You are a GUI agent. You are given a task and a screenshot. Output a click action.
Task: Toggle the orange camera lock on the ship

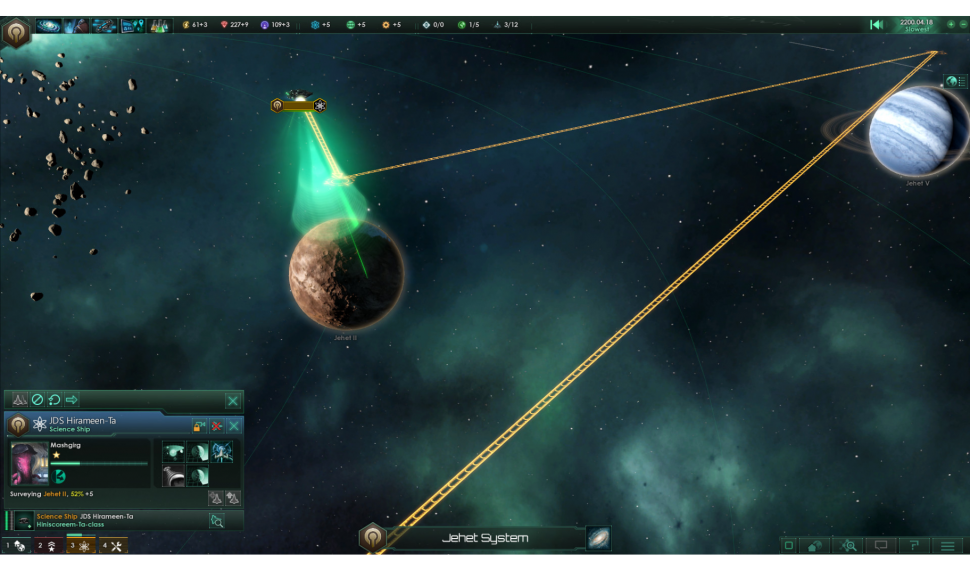point(199,425)
